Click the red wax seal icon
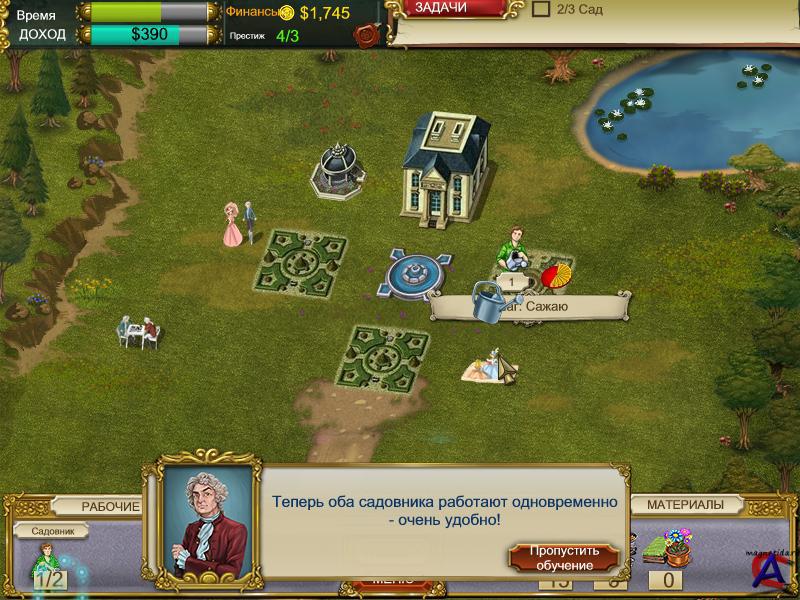 pyautogui.click(x=367, y=36)
